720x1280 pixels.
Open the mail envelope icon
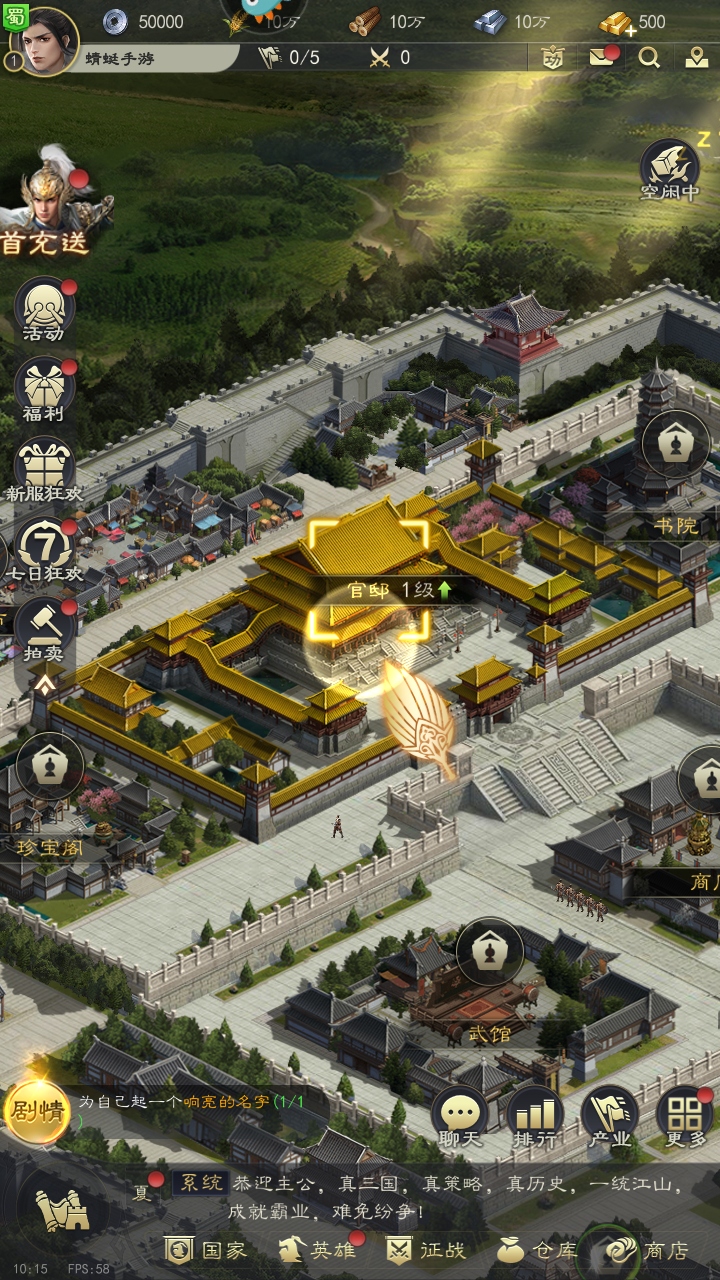pyautogui.click(x=601, y=57)
